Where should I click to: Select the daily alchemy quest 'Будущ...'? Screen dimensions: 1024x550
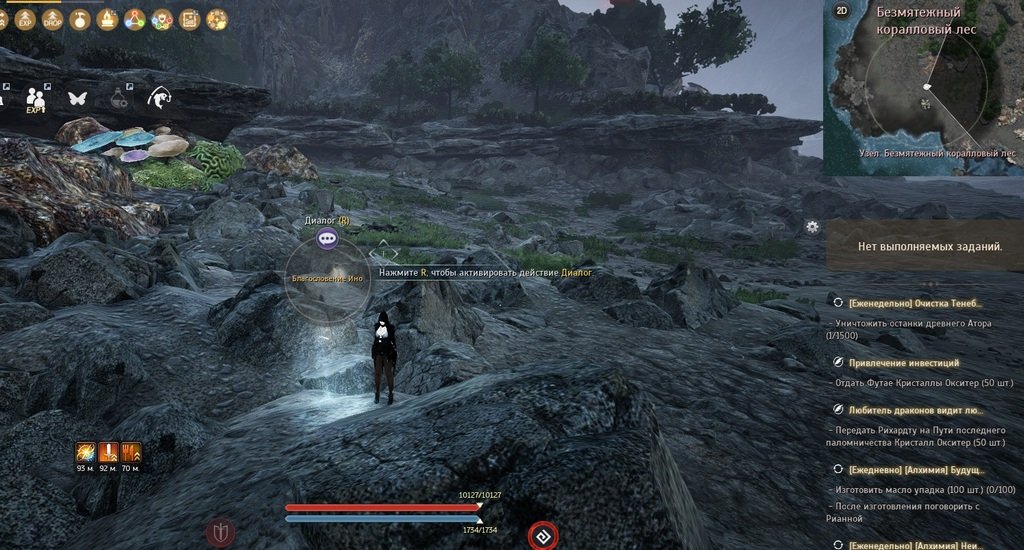click(x=917, y=469)
